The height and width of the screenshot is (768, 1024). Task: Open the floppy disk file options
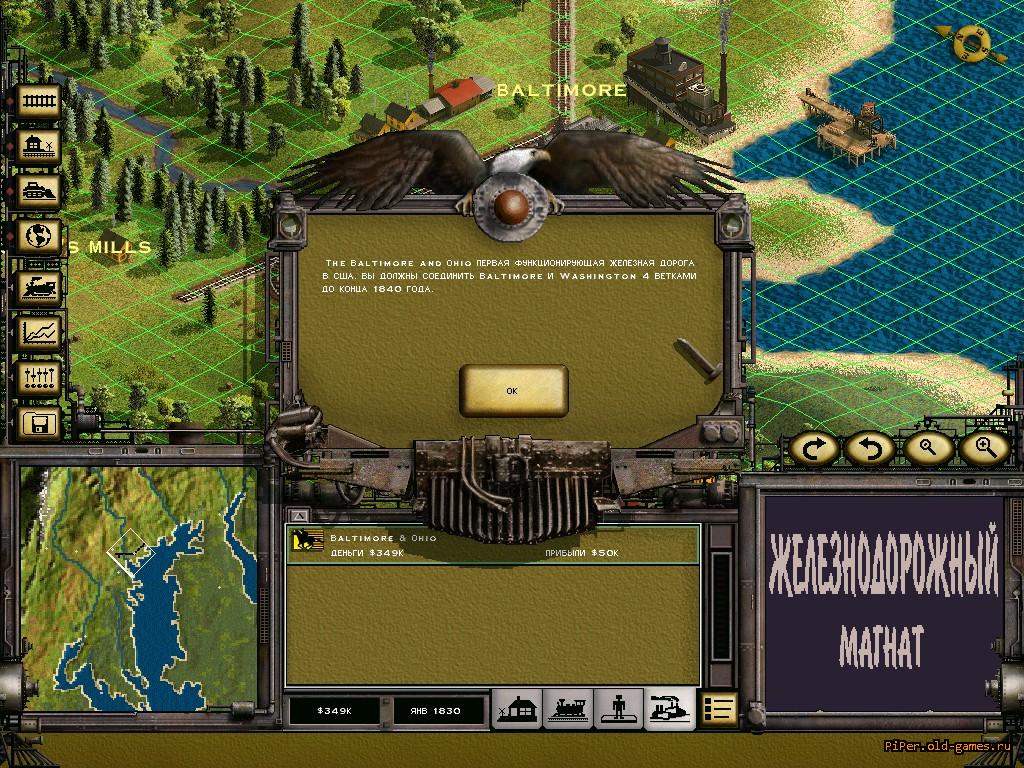40,424
